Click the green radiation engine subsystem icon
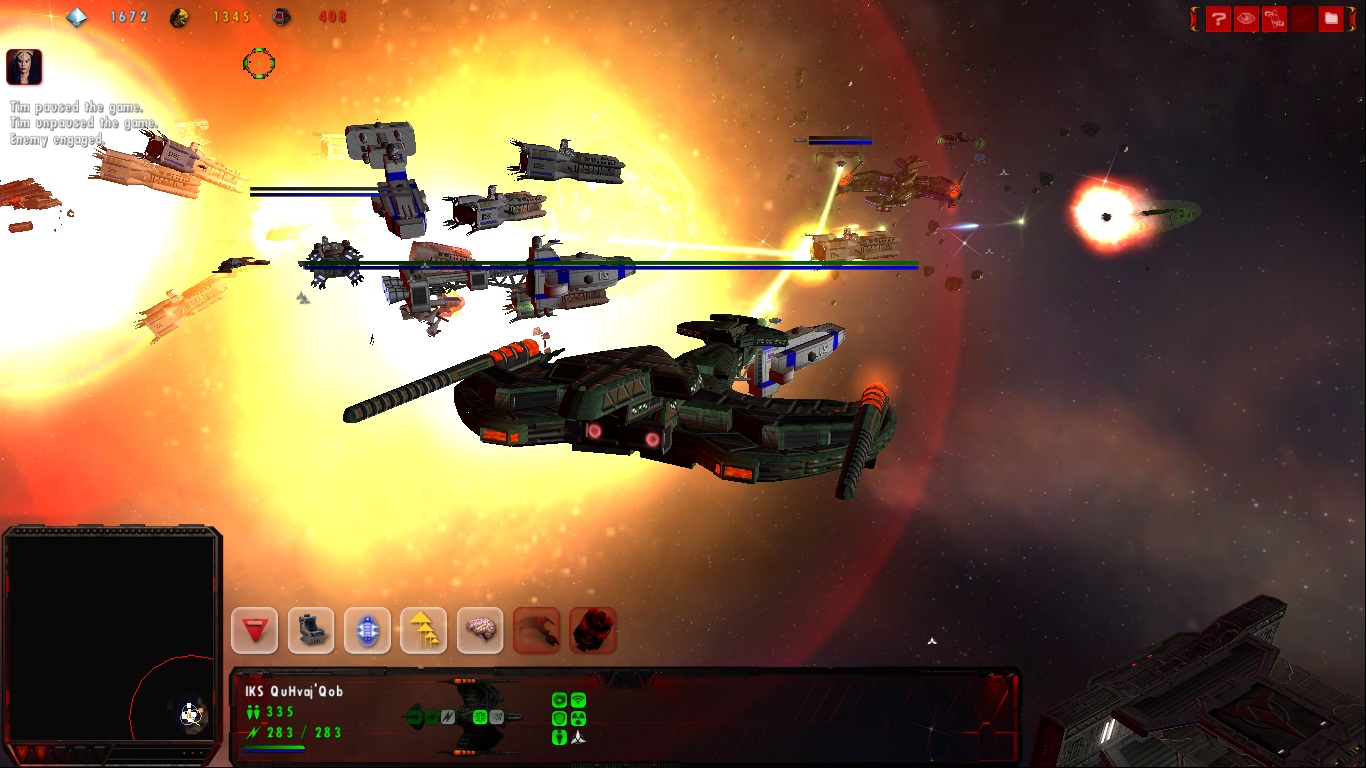The width and height of the screenshot is (1366, 768). [x=578, y=718]
